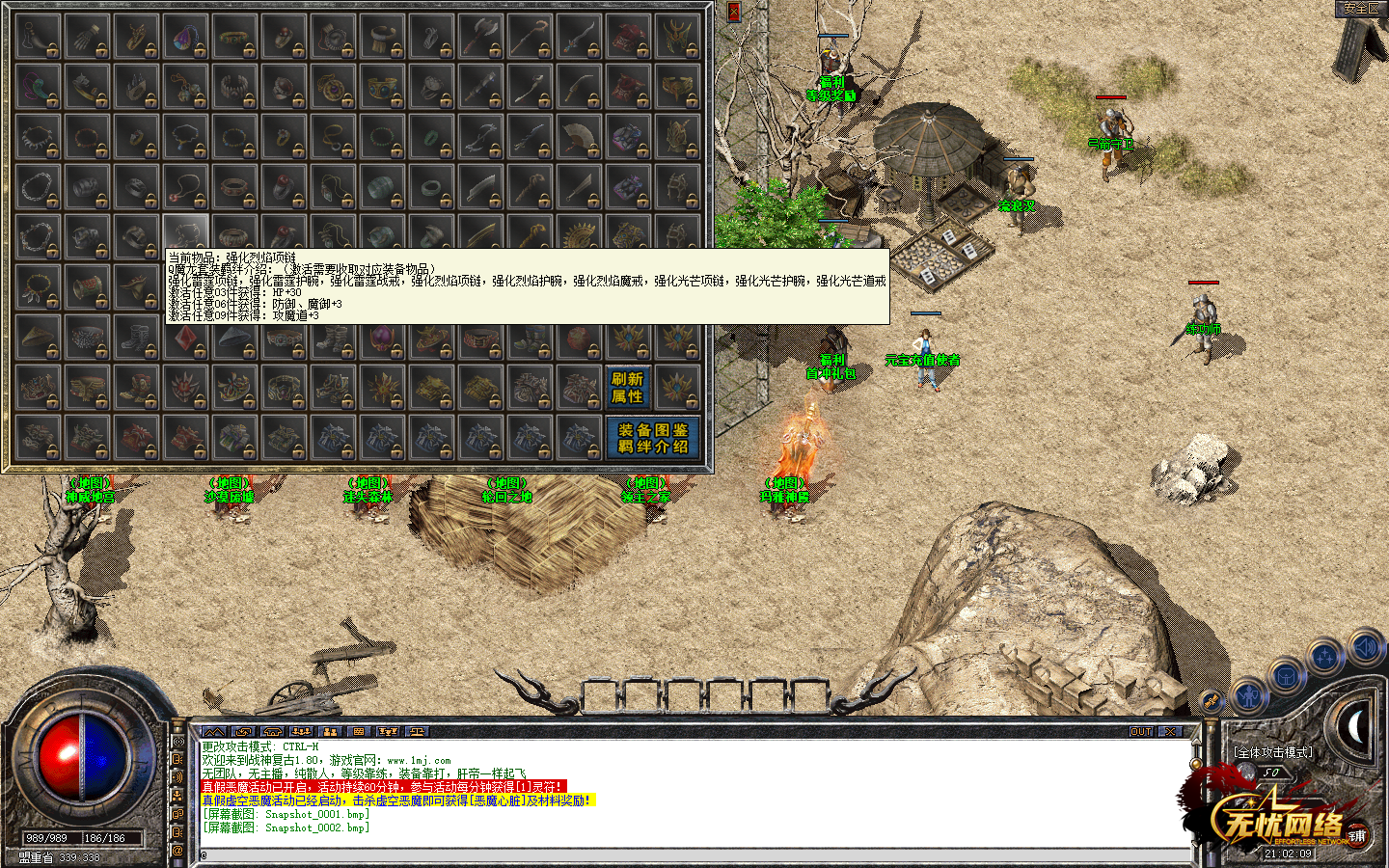Click into the chat input field
1389x868 pixels.
click(x=675, y=854)
